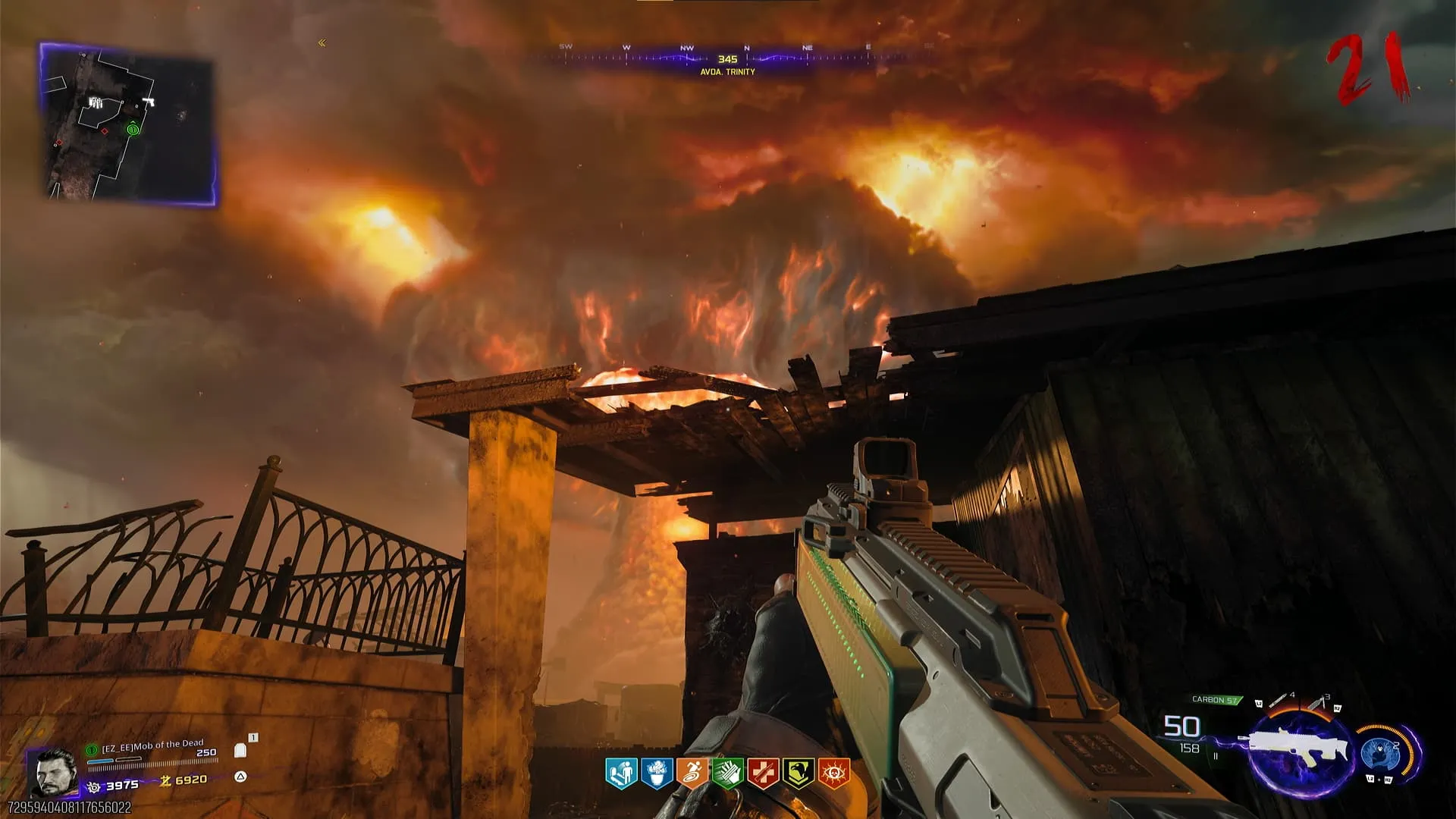Viewport: 1456px width, 819px height.
Task: Choose the black and green eagle perk
Action: [798, 773]
